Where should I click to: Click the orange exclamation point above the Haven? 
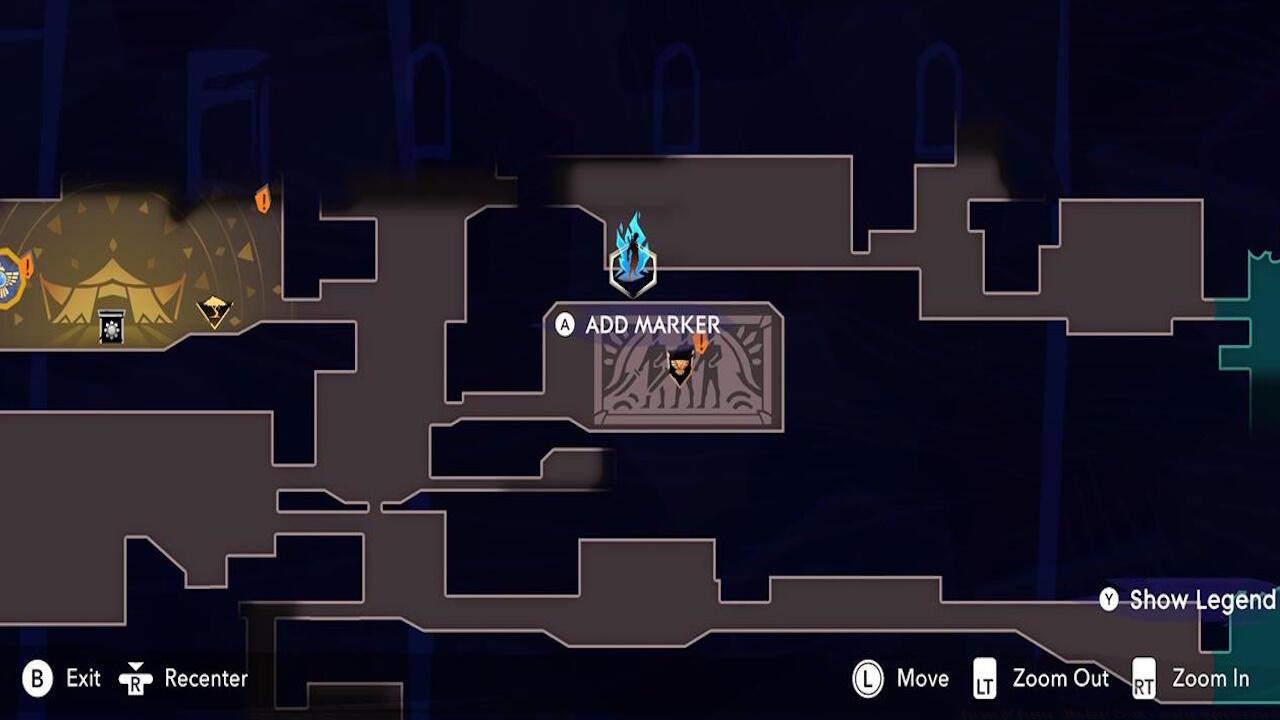pyautogui.click(x=262, y=200)
